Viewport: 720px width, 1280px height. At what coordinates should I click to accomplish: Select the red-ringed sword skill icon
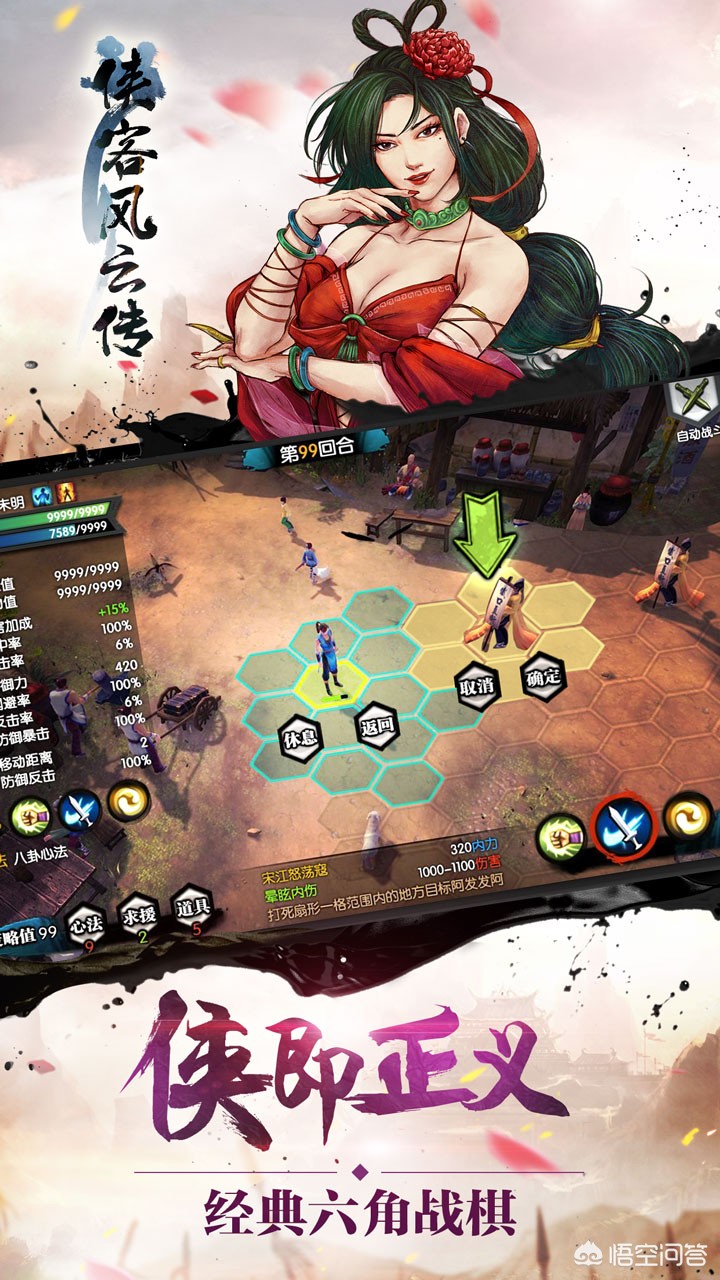[x=623, y=828]
